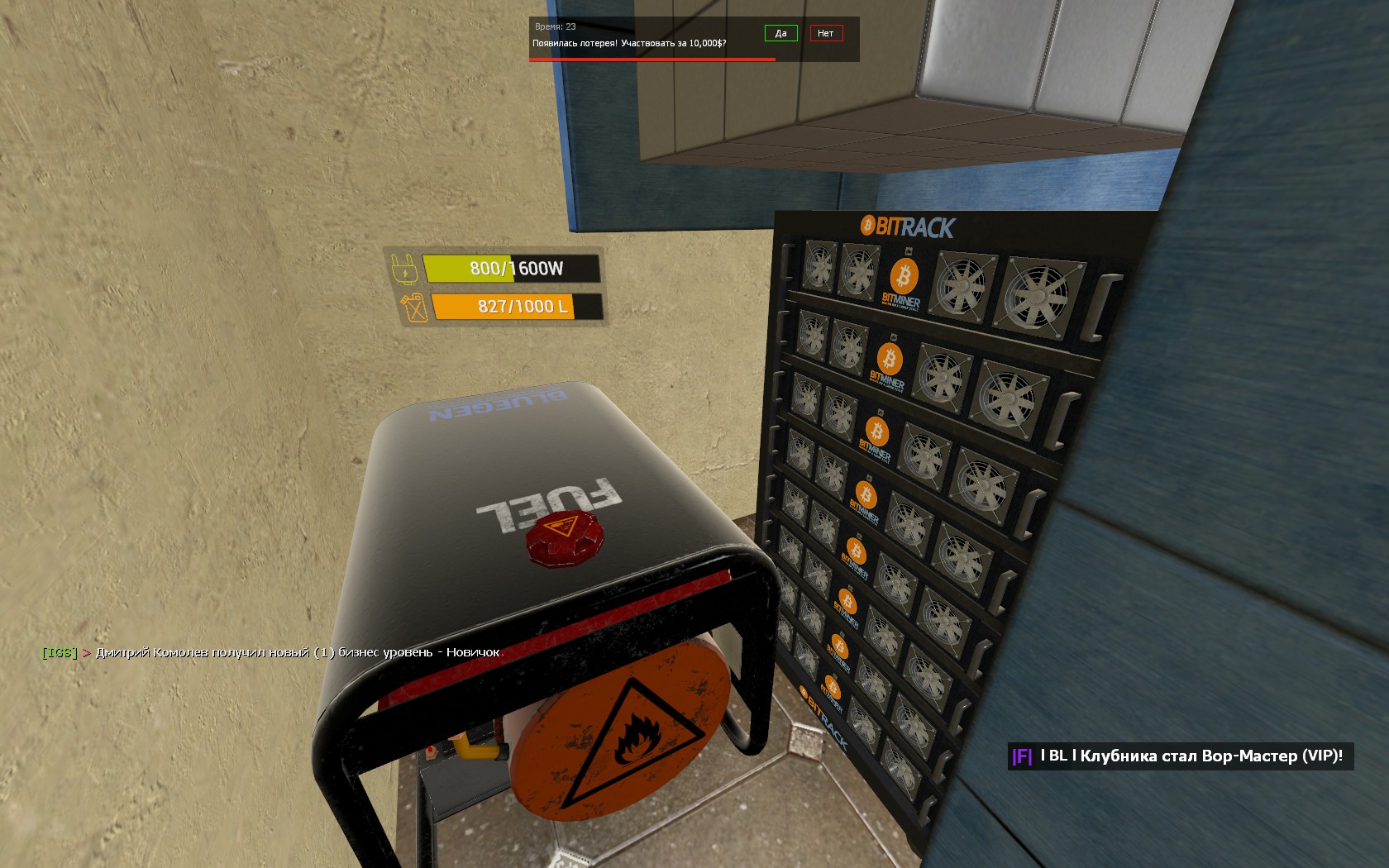Accept the lottery with Да

780,33
